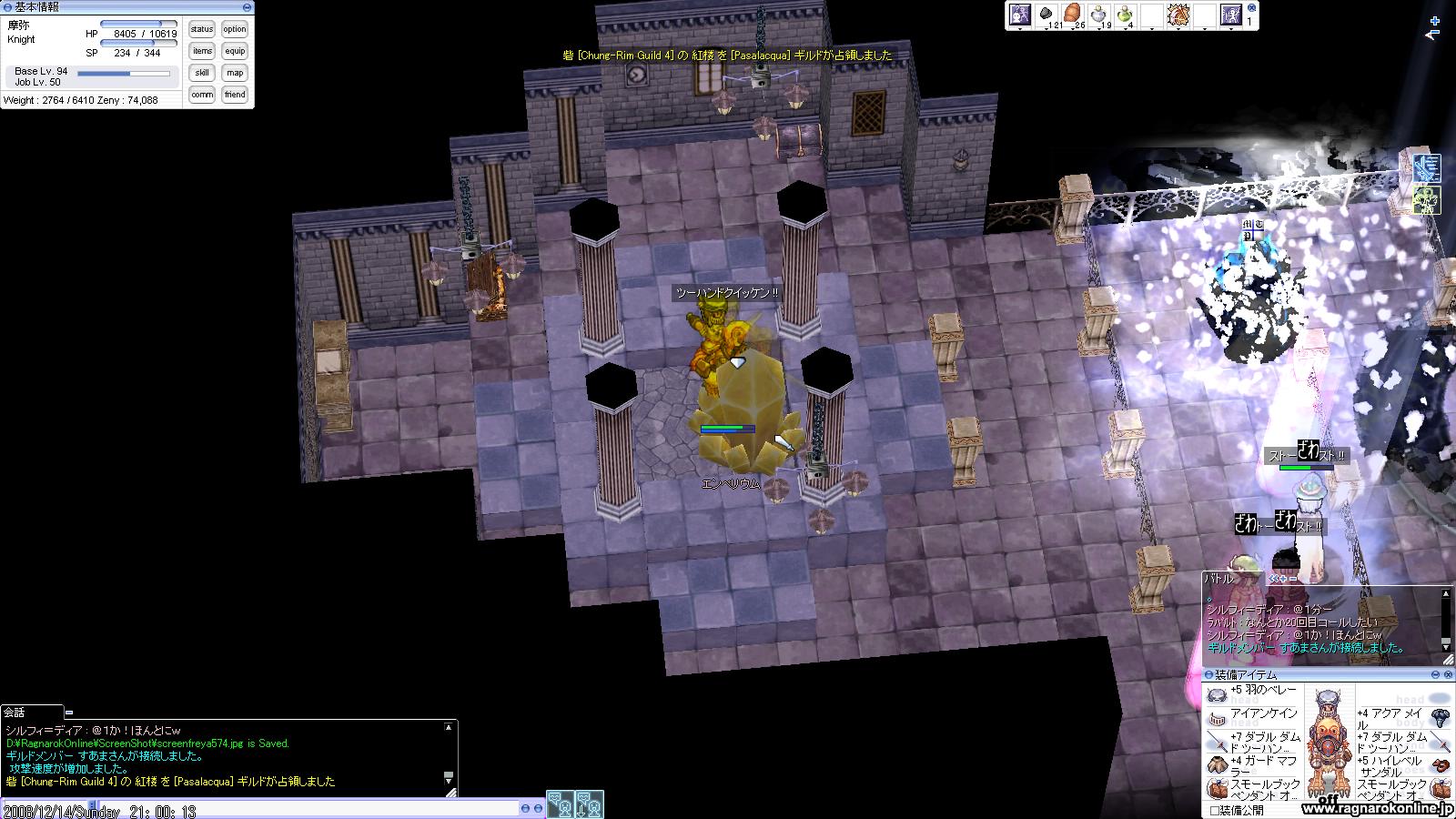Use the dark stone hotbar item

pos(1047,15)
